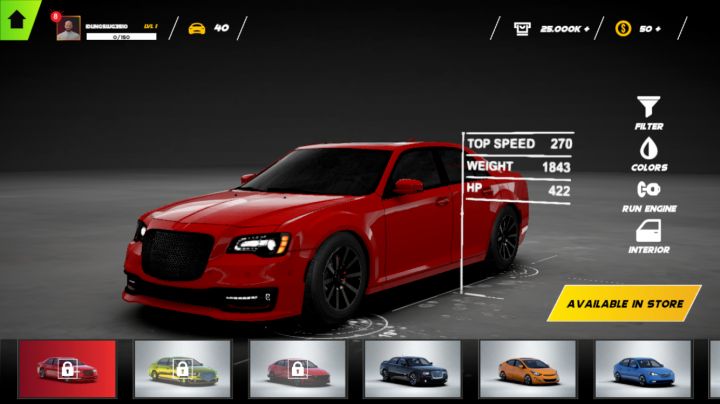Return to the home screen
This screenshot has width=720, height=404.
click(x=15, y=17)
